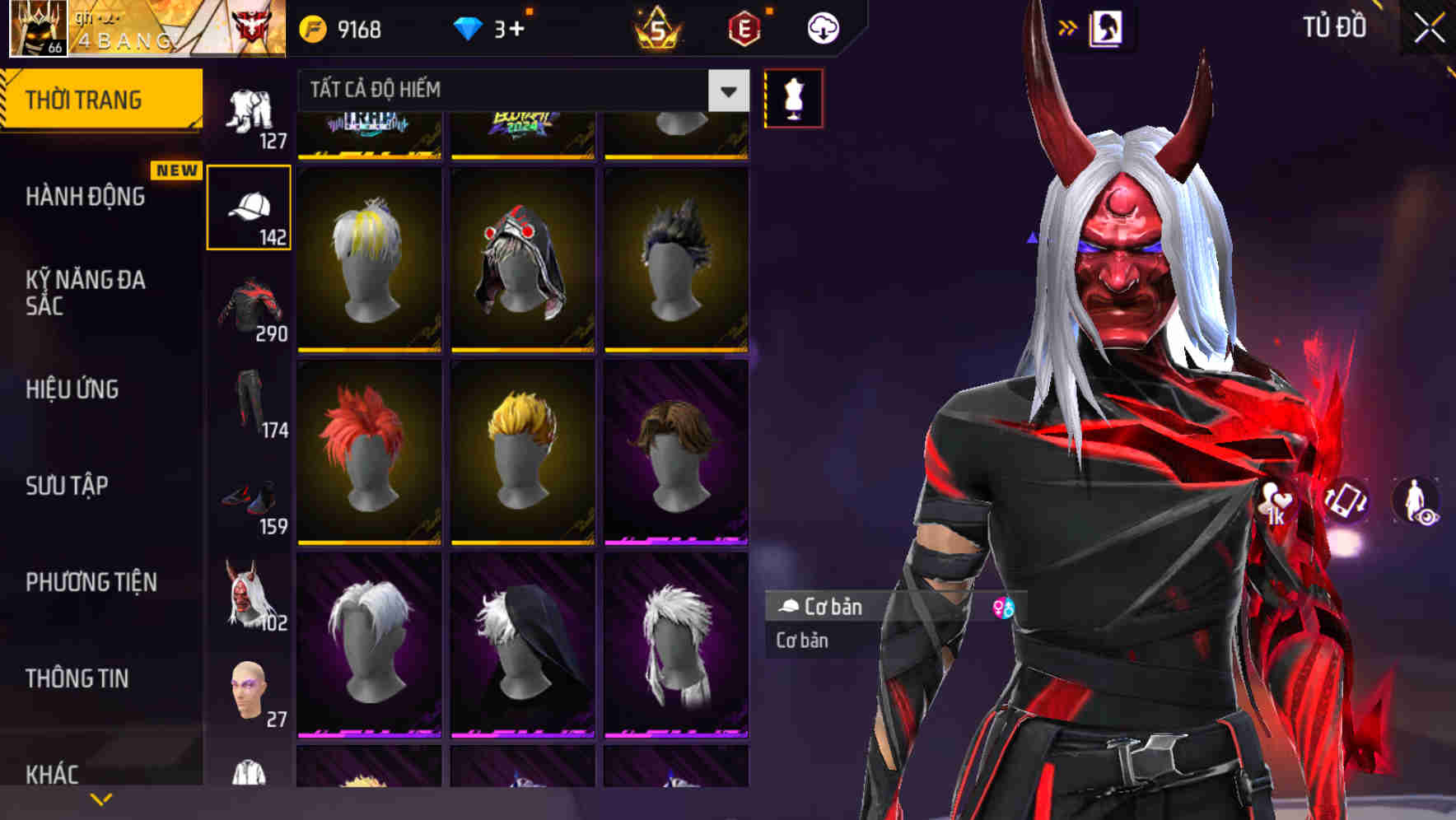Select the cap category icon showing 142
The width and height of the screenshot is (1456, 820).
click(249, 206)
